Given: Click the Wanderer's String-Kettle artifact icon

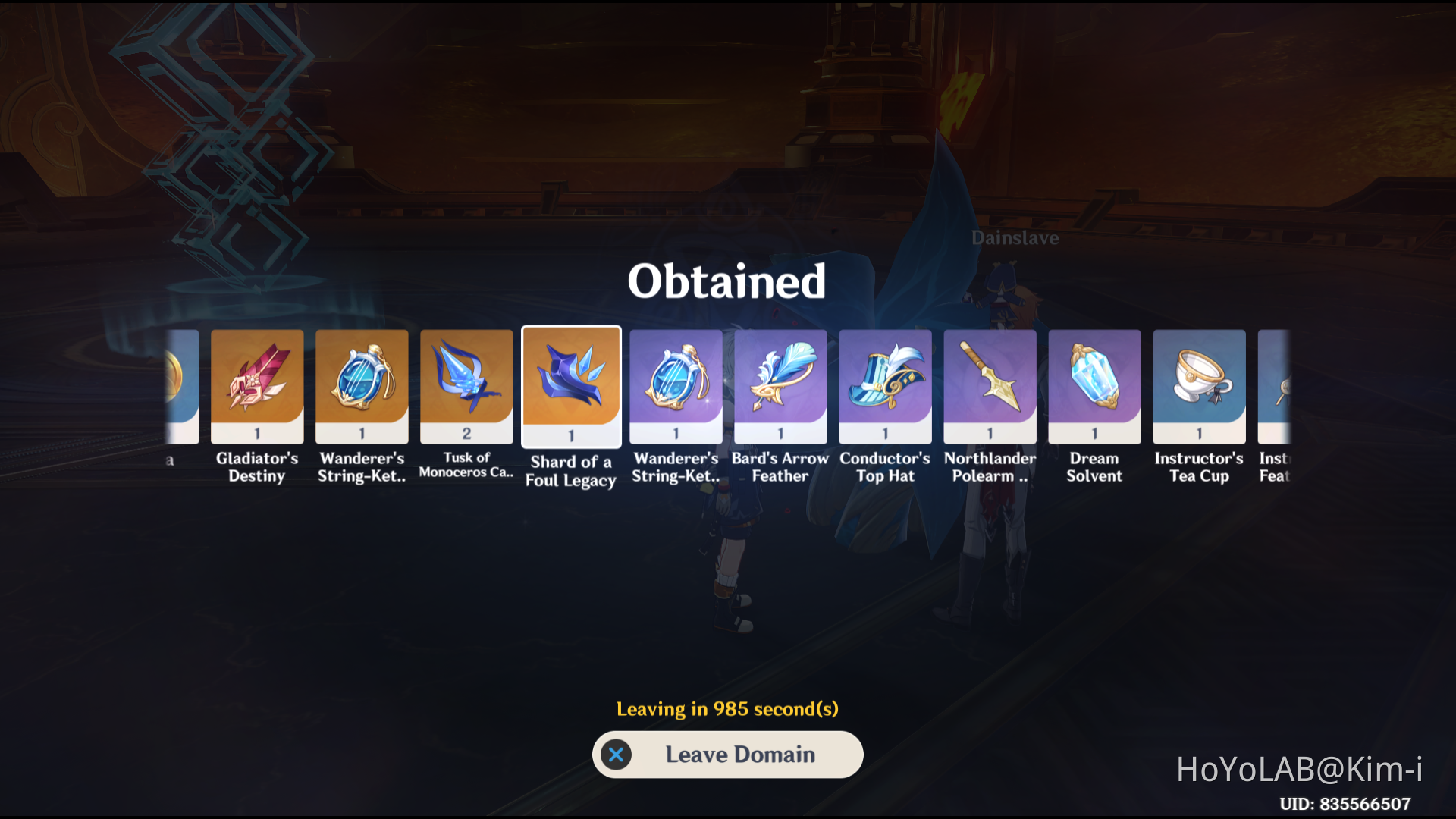Looking at the screenshot, I should point(361,387).
